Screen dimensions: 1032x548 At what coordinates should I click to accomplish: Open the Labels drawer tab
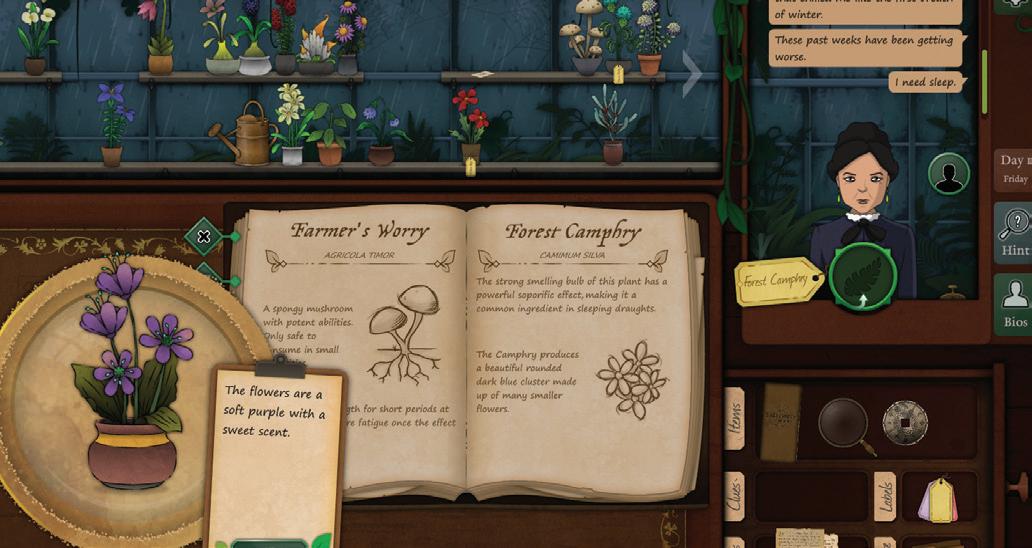884,496
